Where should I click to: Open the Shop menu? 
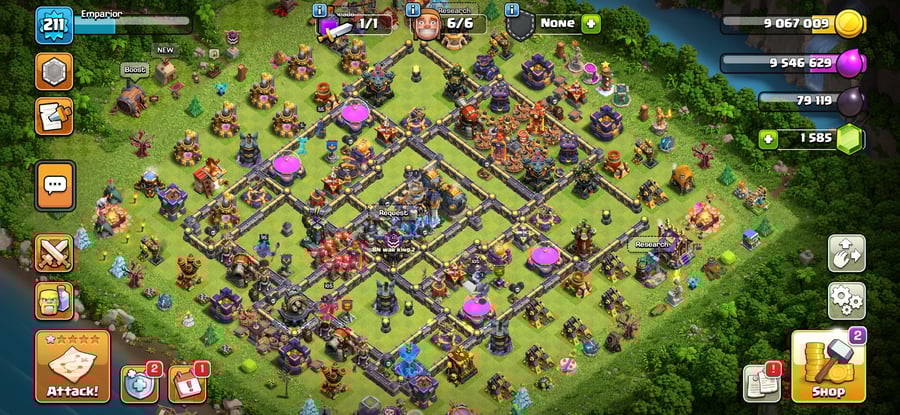[x=827, y=367]
